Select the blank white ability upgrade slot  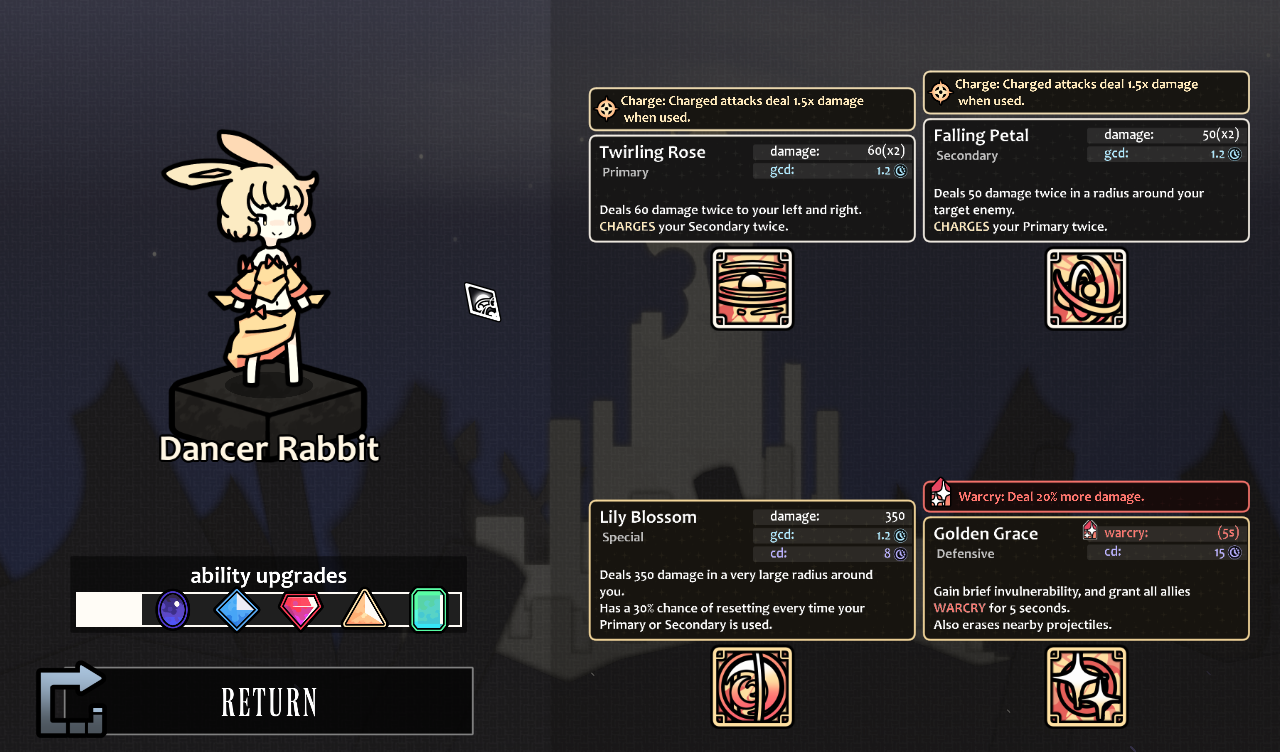[109, 609]
